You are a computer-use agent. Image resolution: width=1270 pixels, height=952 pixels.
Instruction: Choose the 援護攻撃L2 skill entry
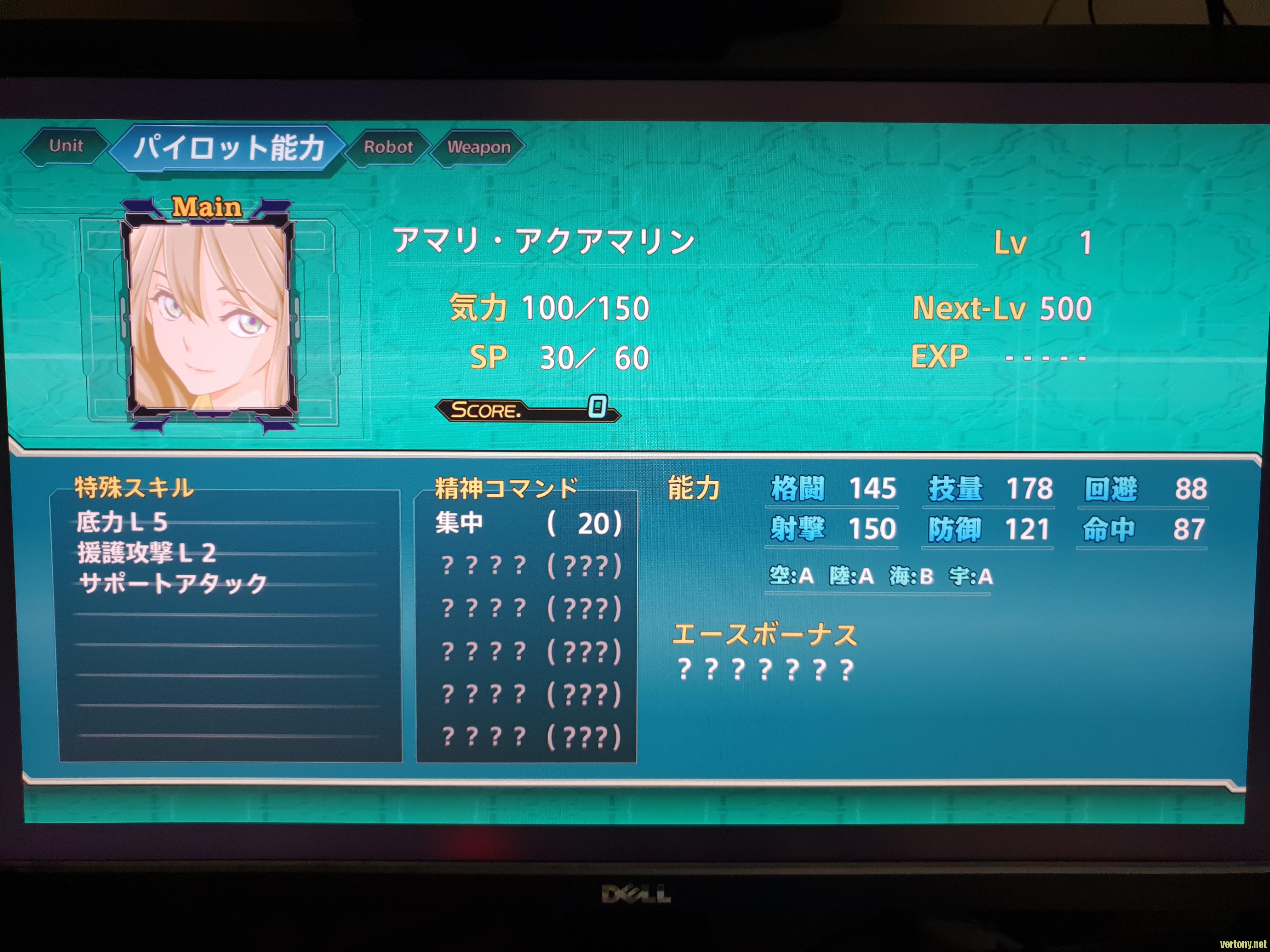[146, 552]
